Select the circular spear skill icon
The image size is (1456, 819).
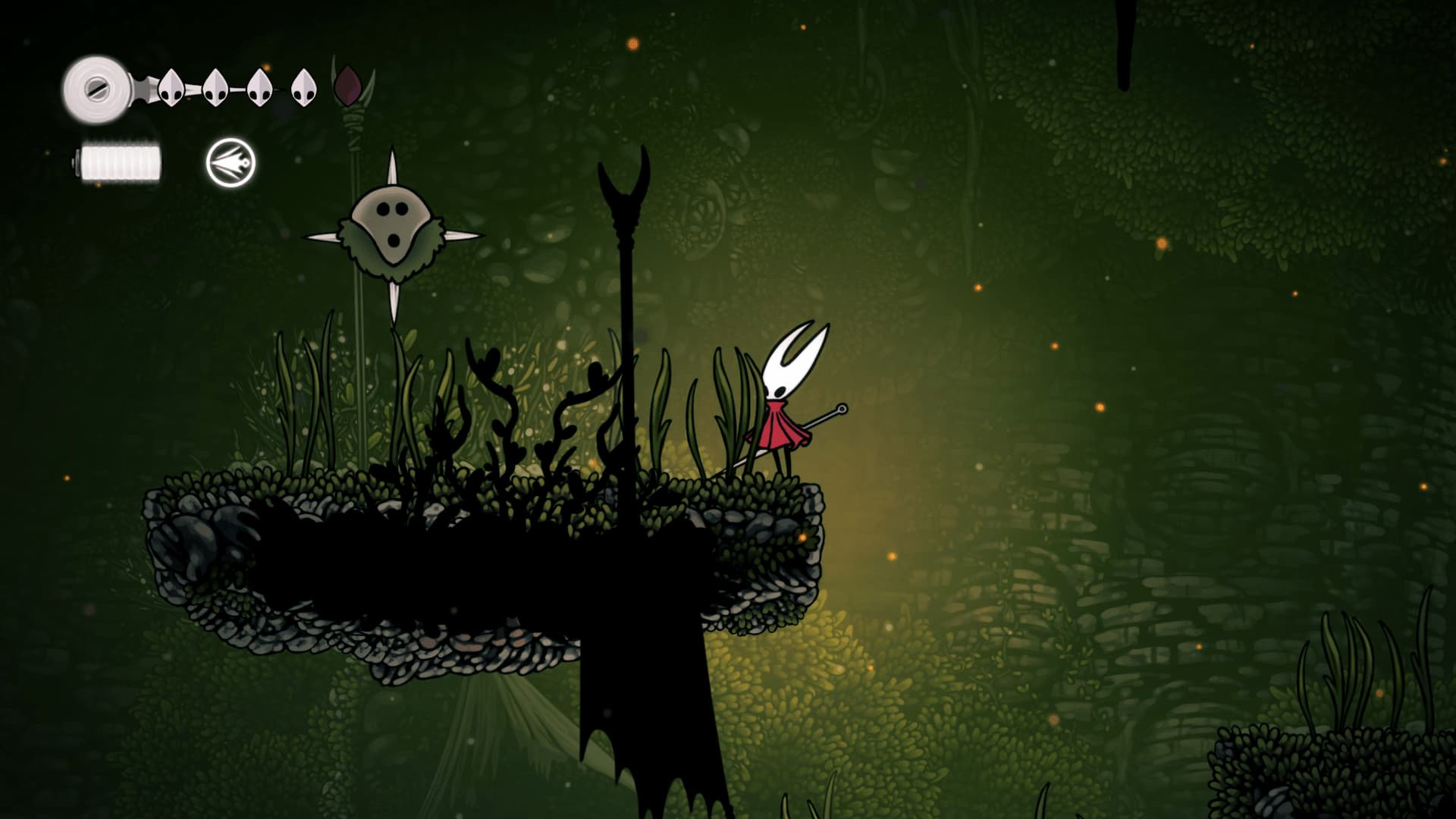[231, 162]
